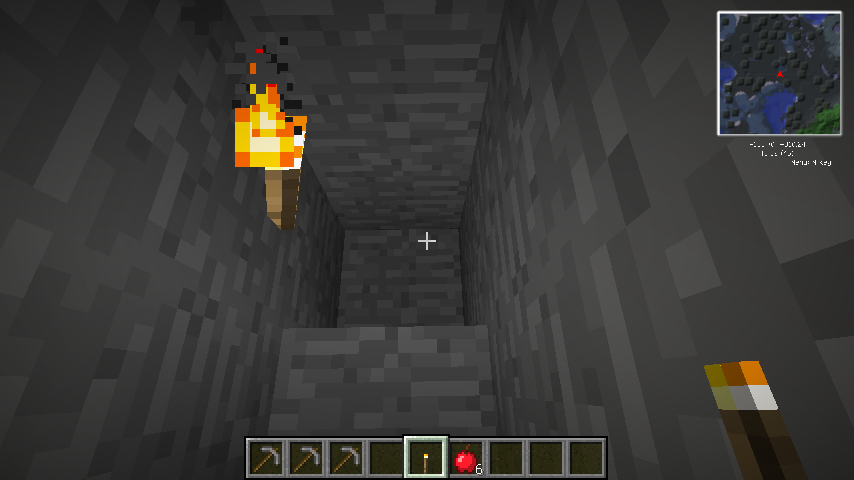
Task: Click the minimap in the corner
Action: point(779,73)
